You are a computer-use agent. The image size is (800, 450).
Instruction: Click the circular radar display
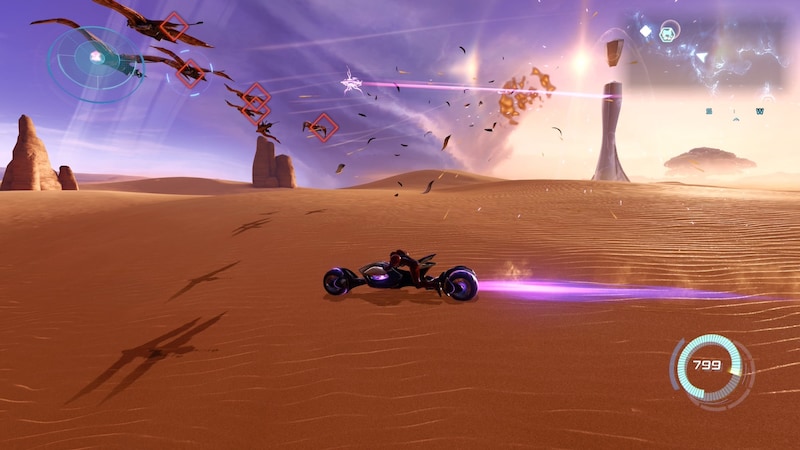pos(95,59)
